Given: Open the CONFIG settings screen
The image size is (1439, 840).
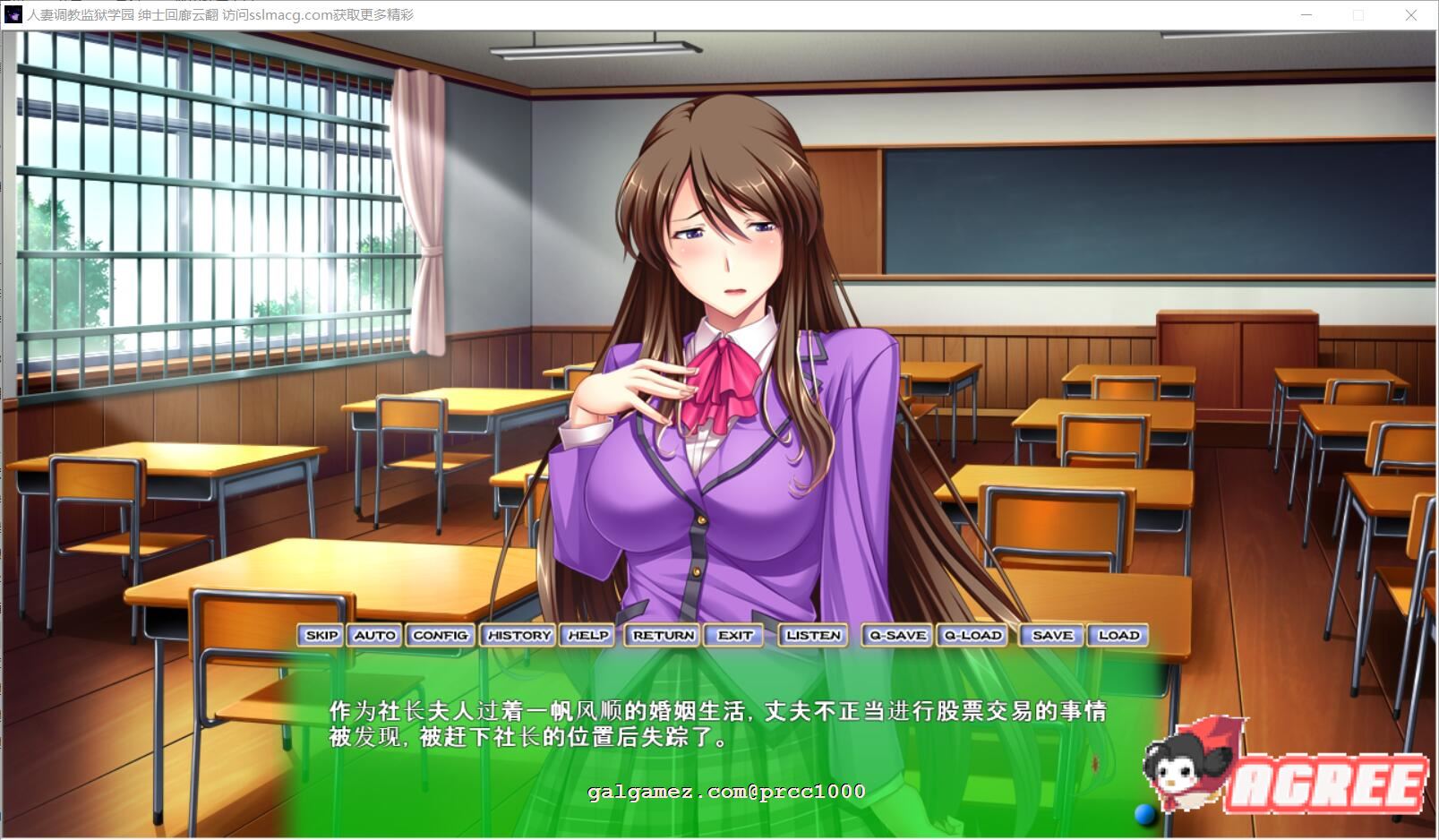Looking at the screenshot, I should coord(440,635).
